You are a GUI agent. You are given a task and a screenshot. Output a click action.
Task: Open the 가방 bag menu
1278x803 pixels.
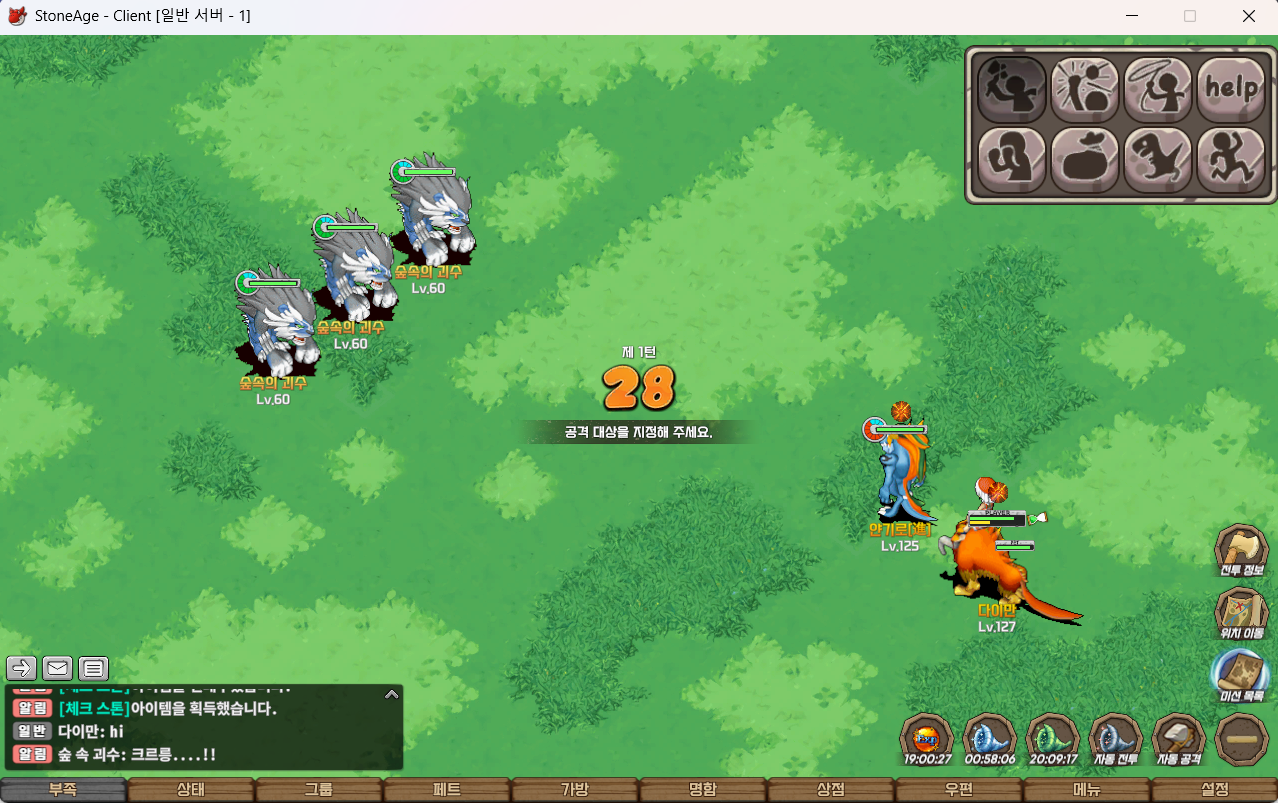click(575, 790)
